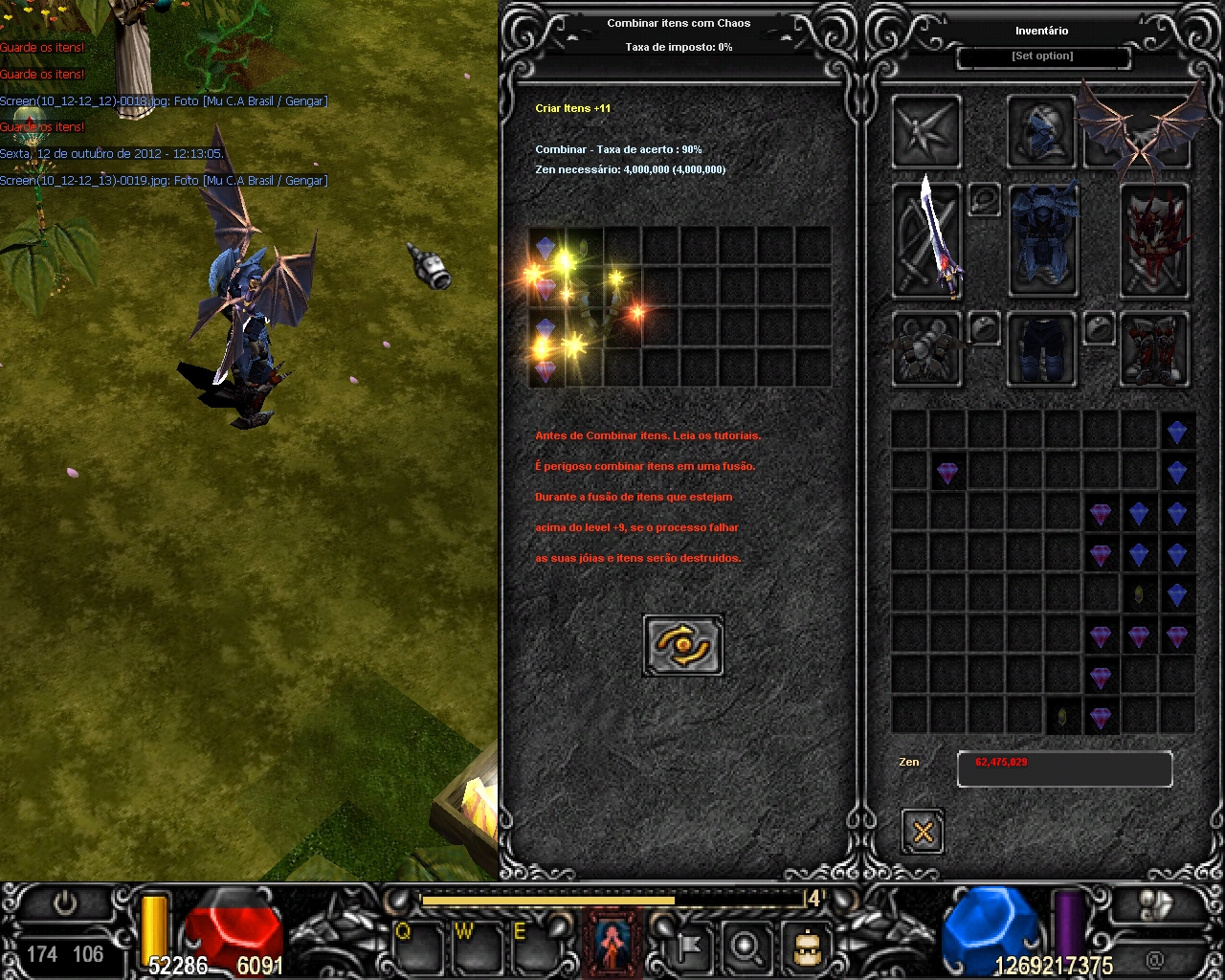The width and height of the screenshot is (1225, 980).
Task: Select the W hotkey slot
Action: click(x=477, y=947)
